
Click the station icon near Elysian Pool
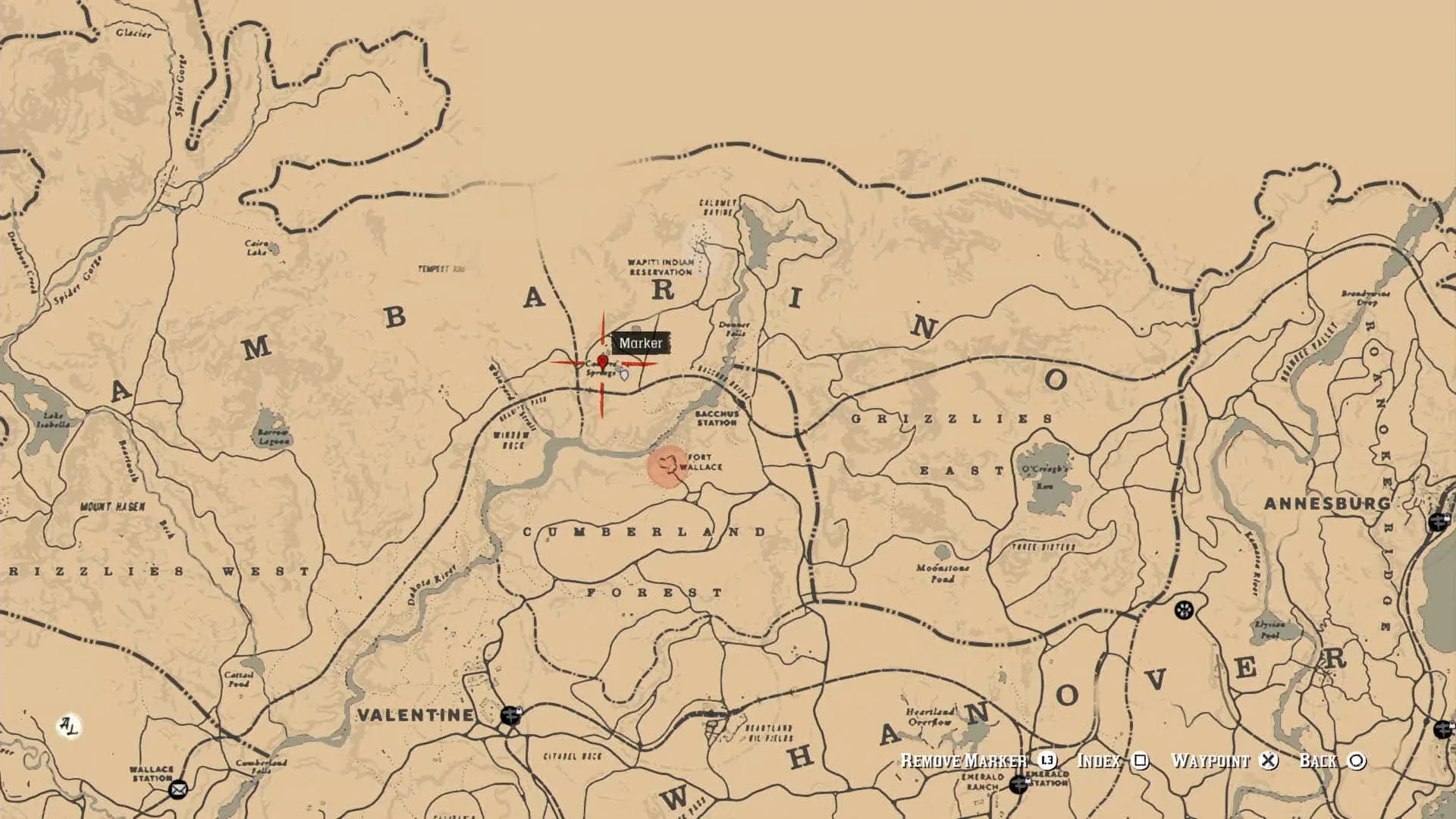1184,609
